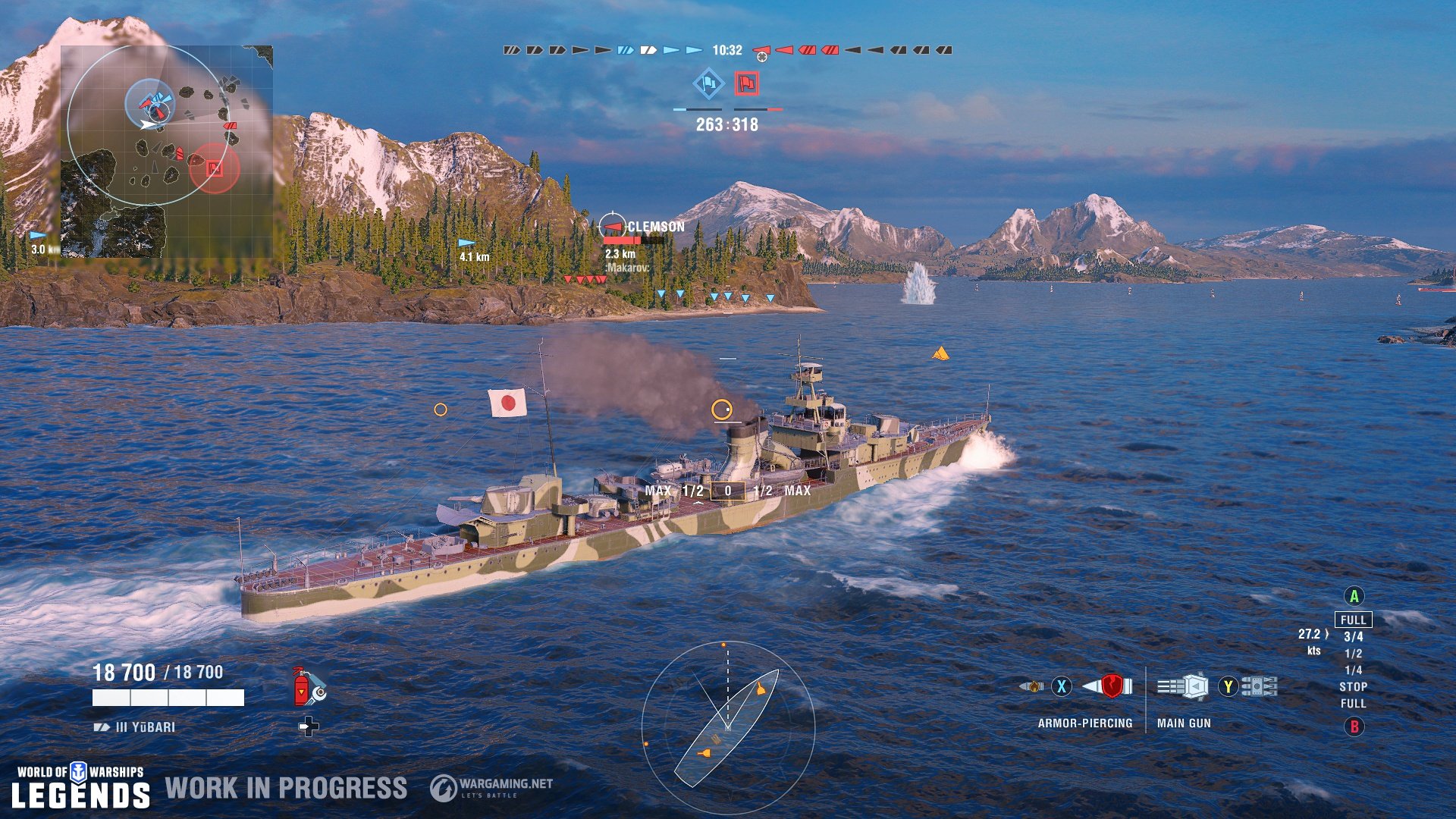Click the Repair plus icon below Damage Control
The height and width of the screenshot is (819, 1456).
309,726
